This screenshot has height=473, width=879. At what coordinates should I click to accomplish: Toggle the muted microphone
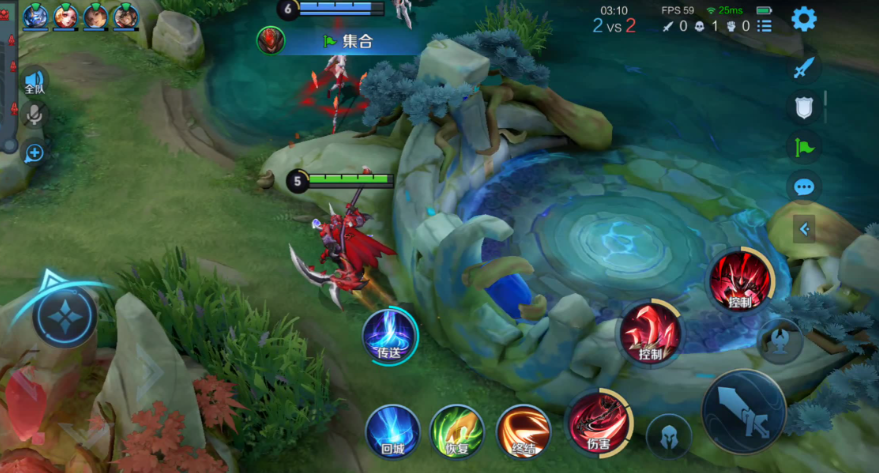click(34, 115)
